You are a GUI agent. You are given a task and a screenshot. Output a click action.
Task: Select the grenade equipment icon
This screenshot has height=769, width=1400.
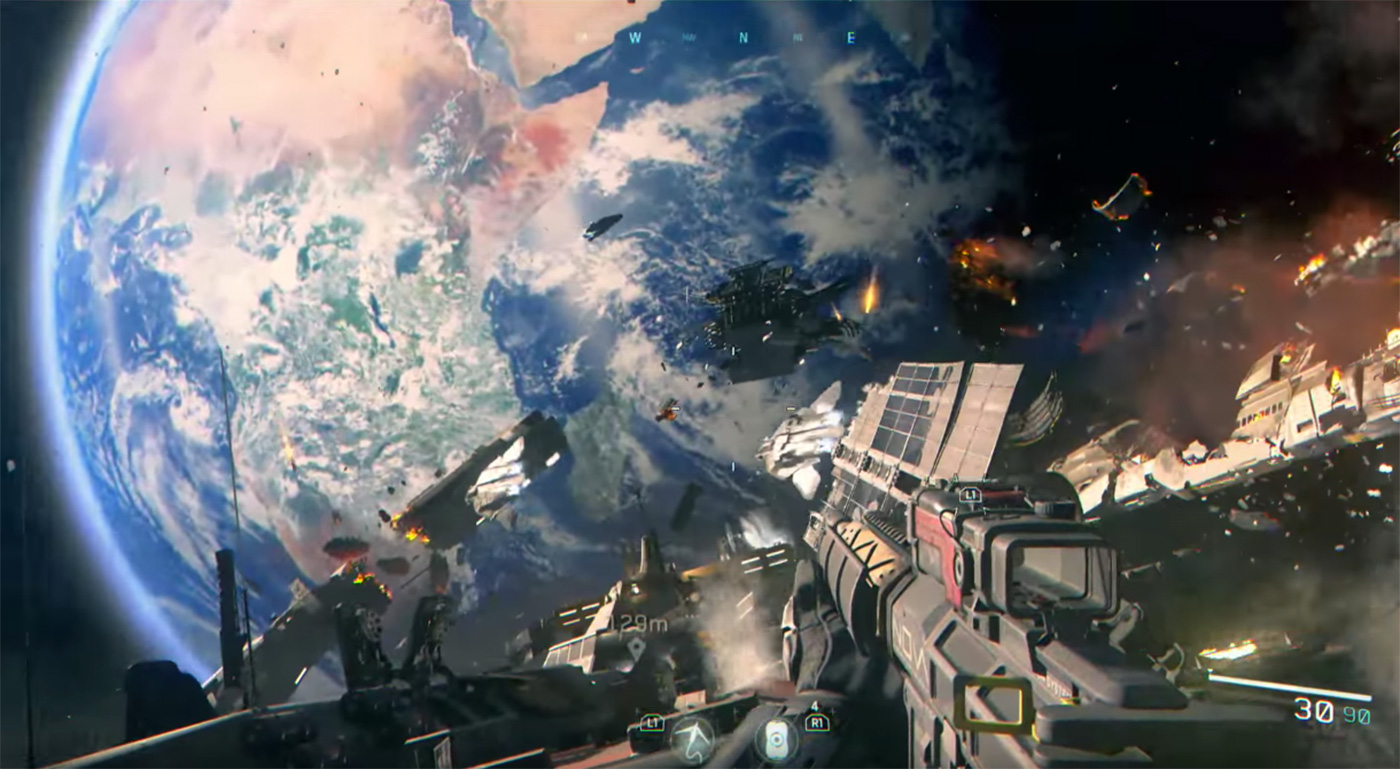coord(775,740)
